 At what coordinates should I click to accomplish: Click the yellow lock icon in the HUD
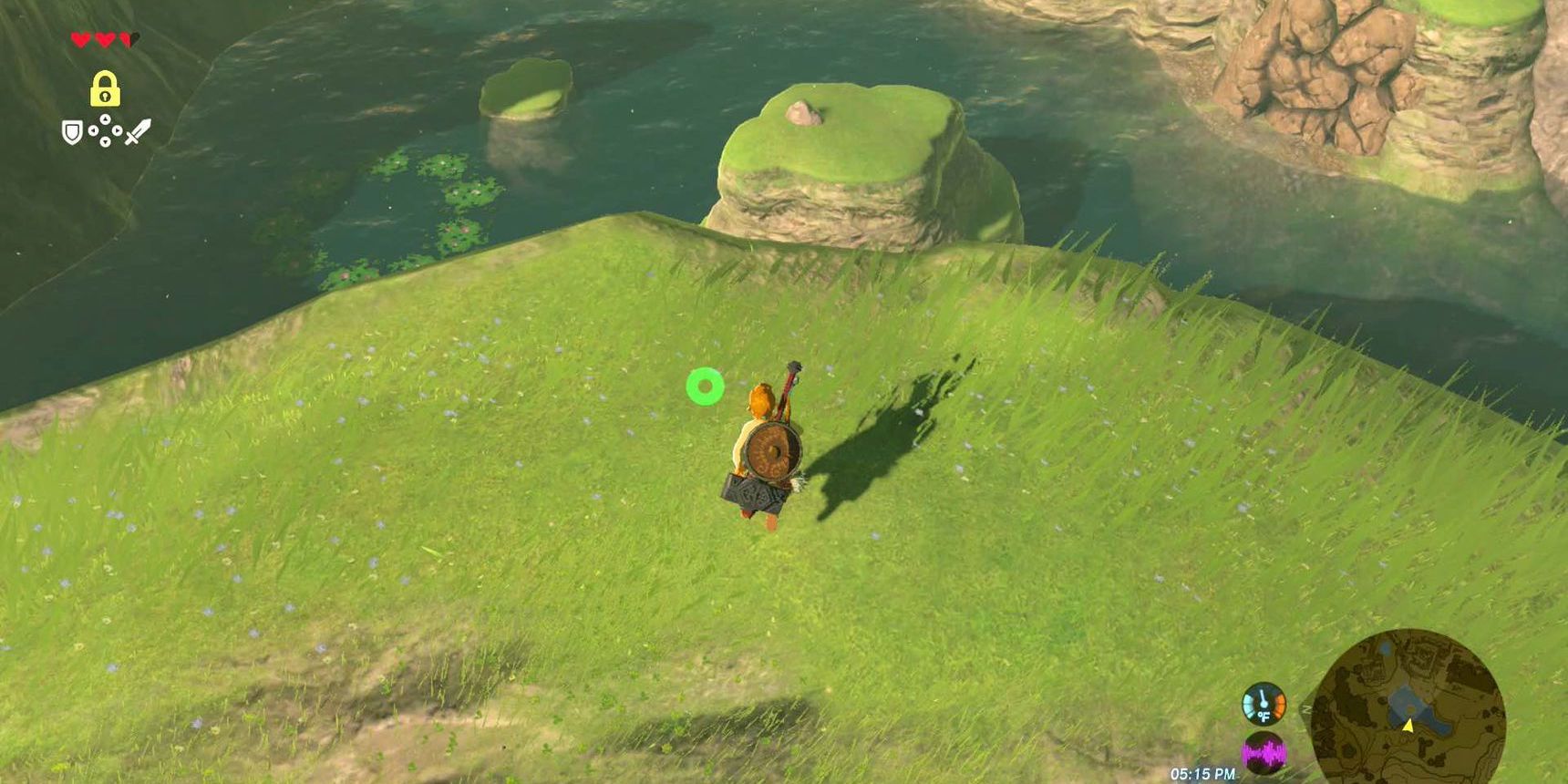pyautogui.click(x=105, y=88)
